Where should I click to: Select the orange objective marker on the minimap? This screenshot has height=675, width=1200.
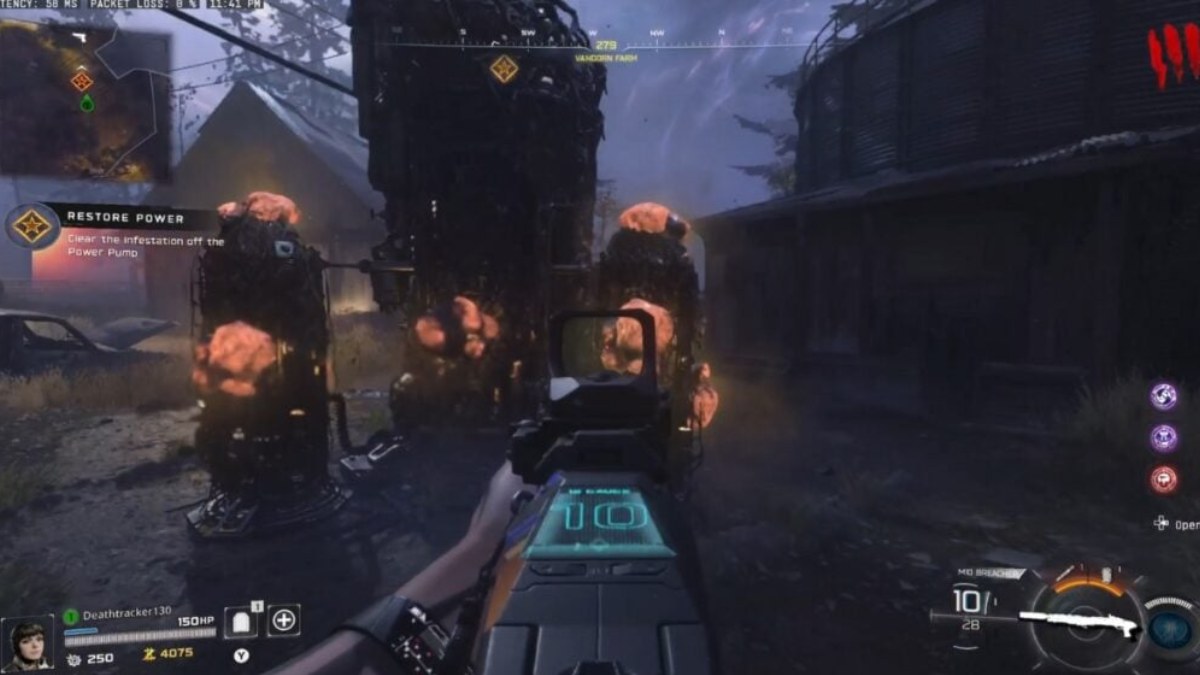pos(82,81)
